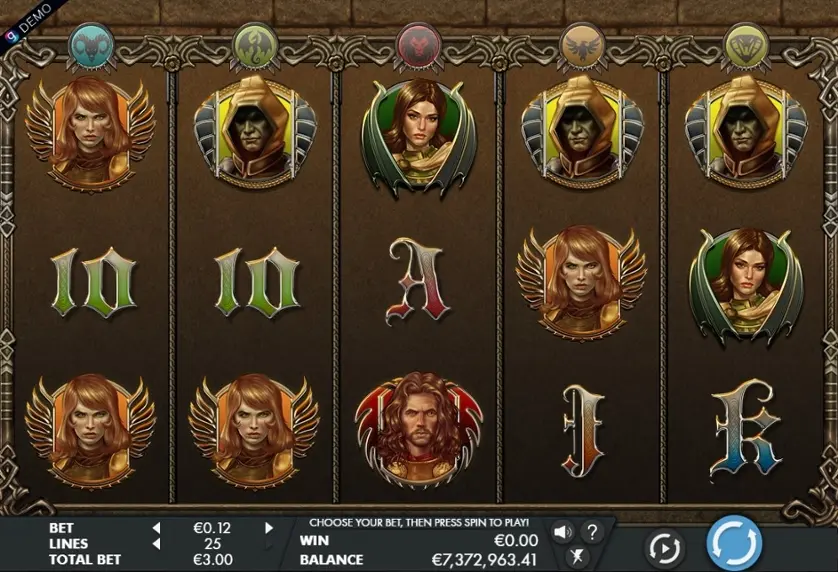Open the autoplay options
Screen dimensions: 838x572
(664, 548)
